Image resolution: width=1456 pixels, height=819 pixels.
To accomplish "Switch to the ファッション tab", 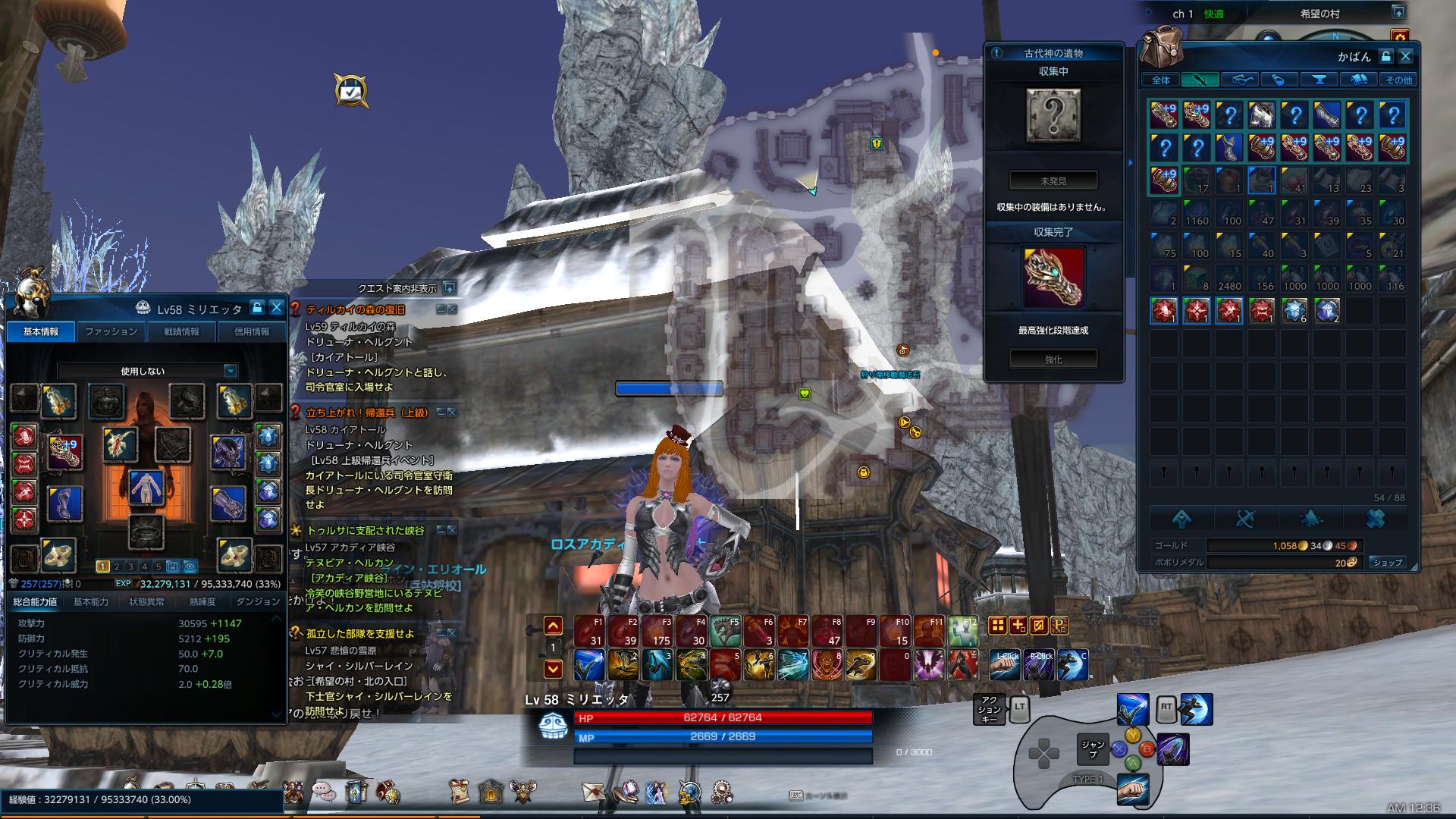I will (x=112, y=331).
